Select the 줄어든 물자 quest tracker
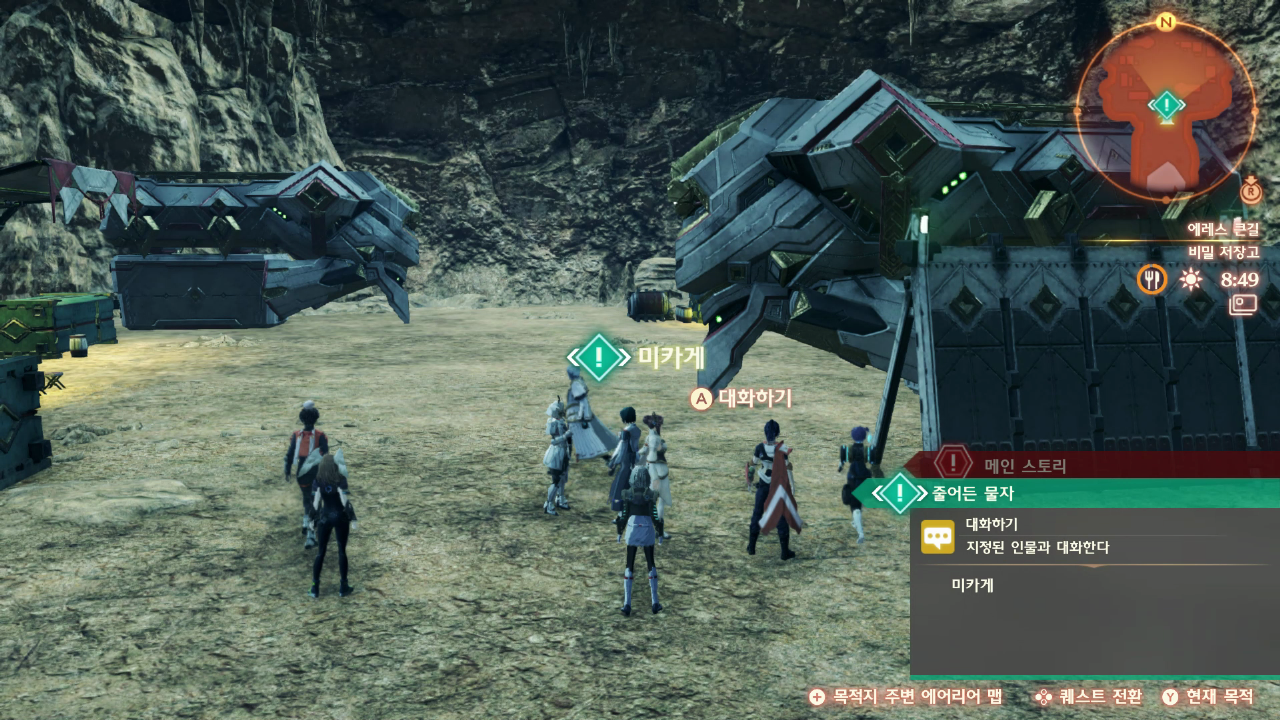1280x720 pixels. pos(974,492)
